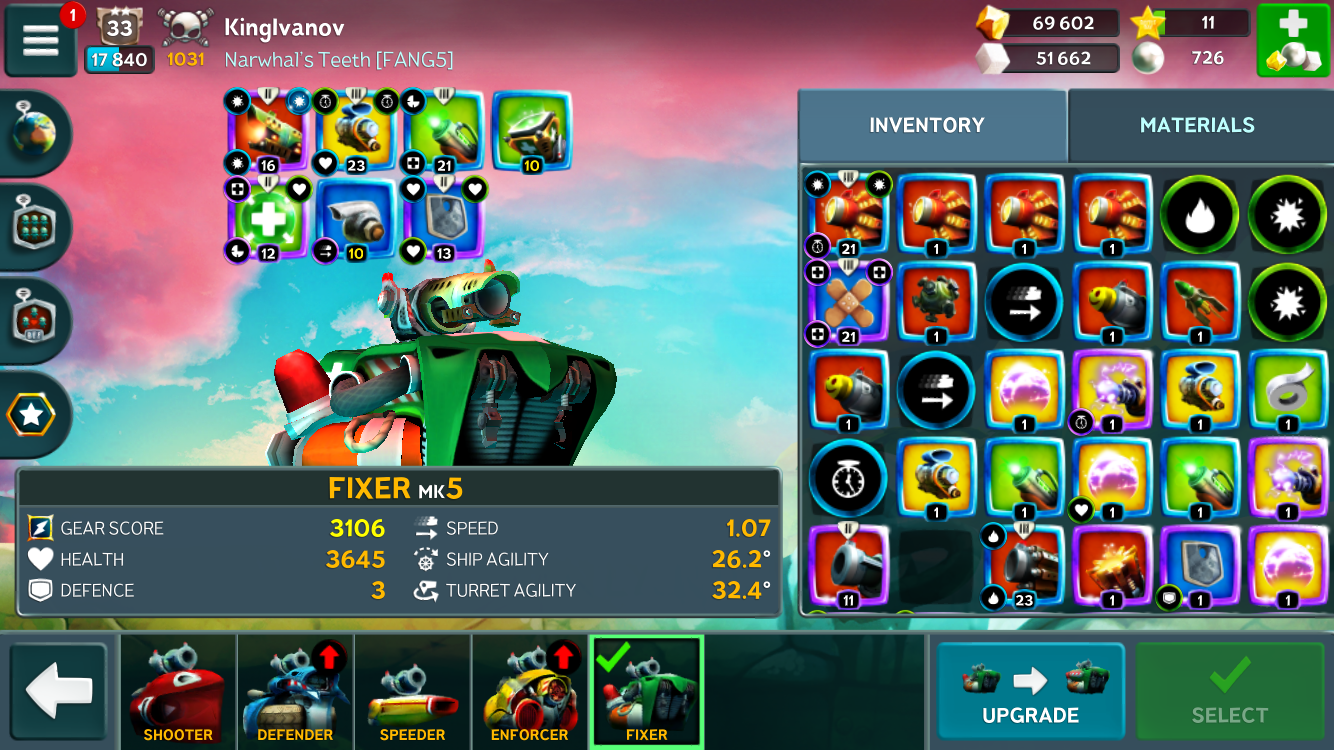Buy more currency with green plus button

[1292, 40]
